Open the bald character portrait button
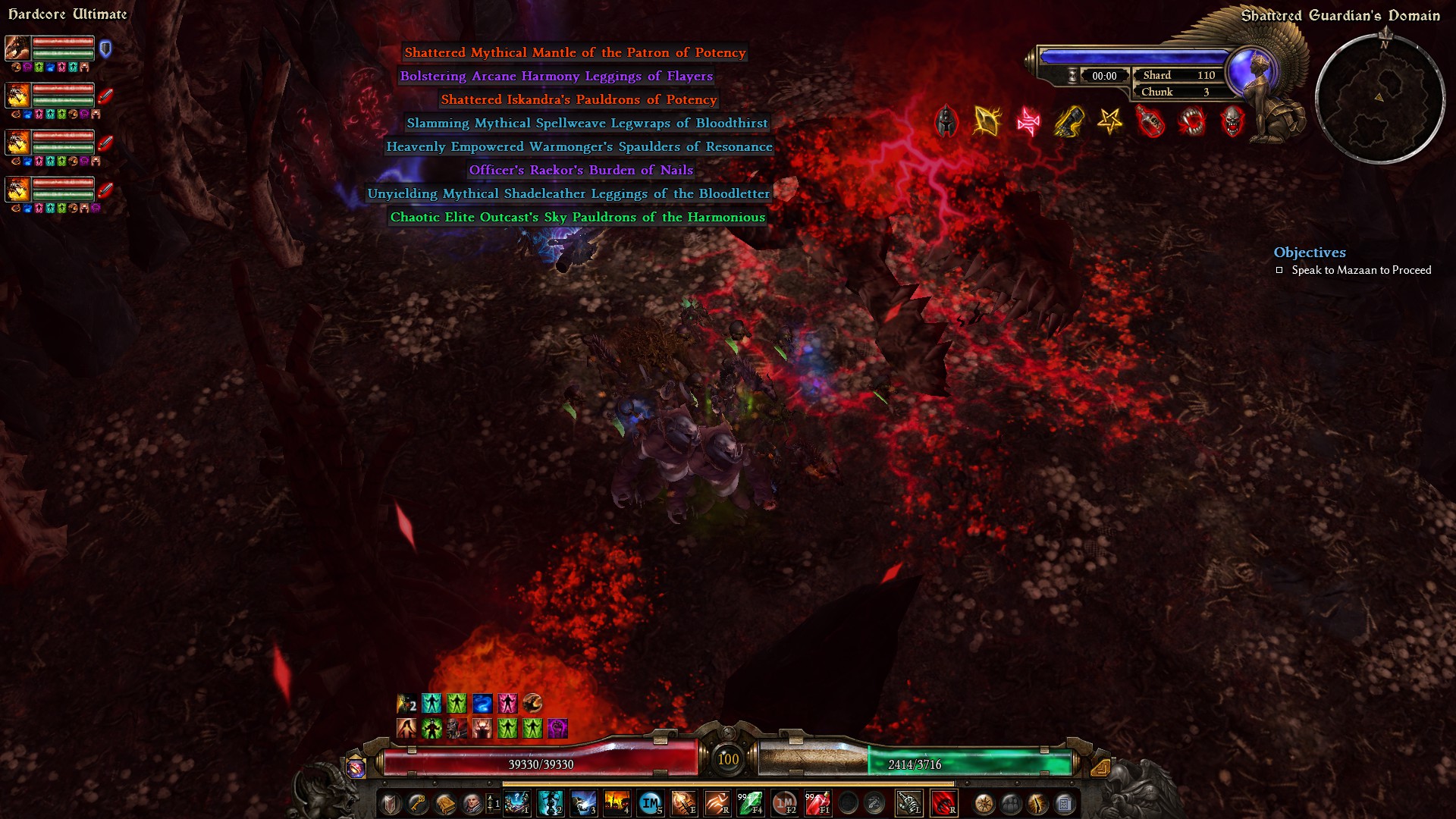This screenshot has width=1456, height=819. point(472,803)
